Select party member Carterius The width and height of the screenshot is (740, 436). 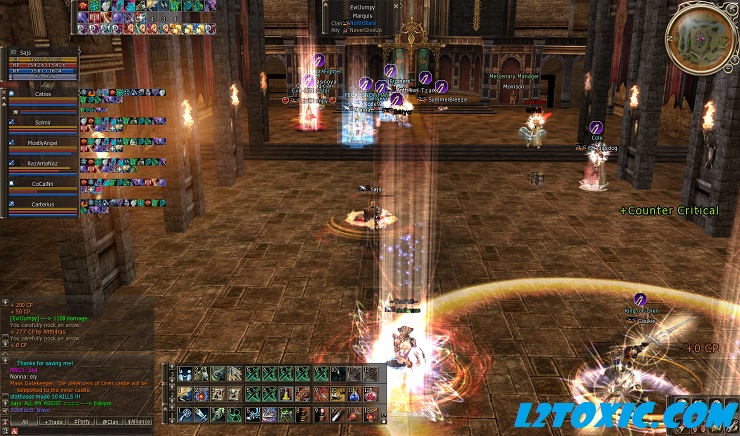click(42, 203)
